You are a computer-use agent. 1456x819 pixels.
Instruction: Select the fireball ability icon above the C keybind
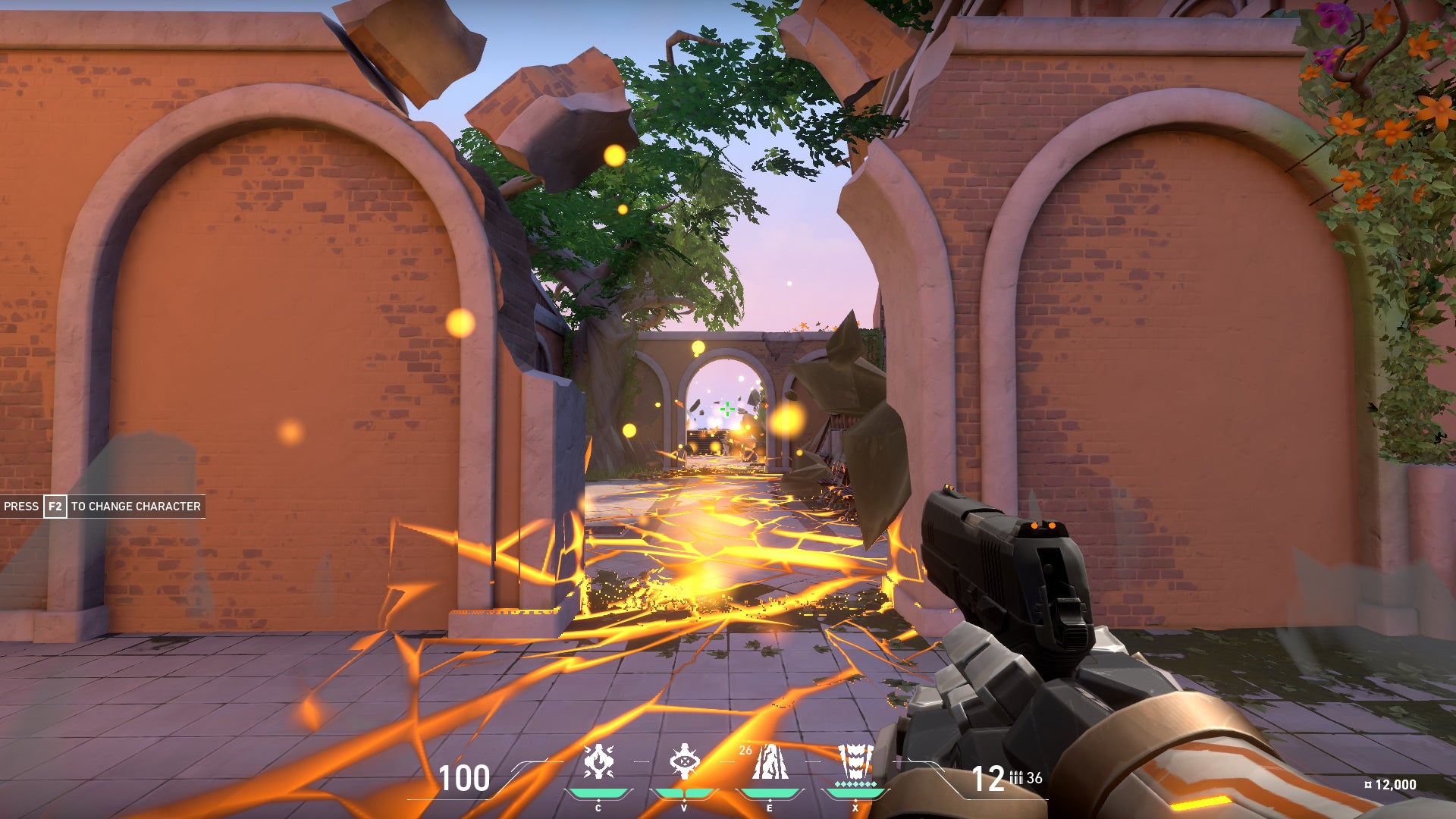[x=597, y=760]
